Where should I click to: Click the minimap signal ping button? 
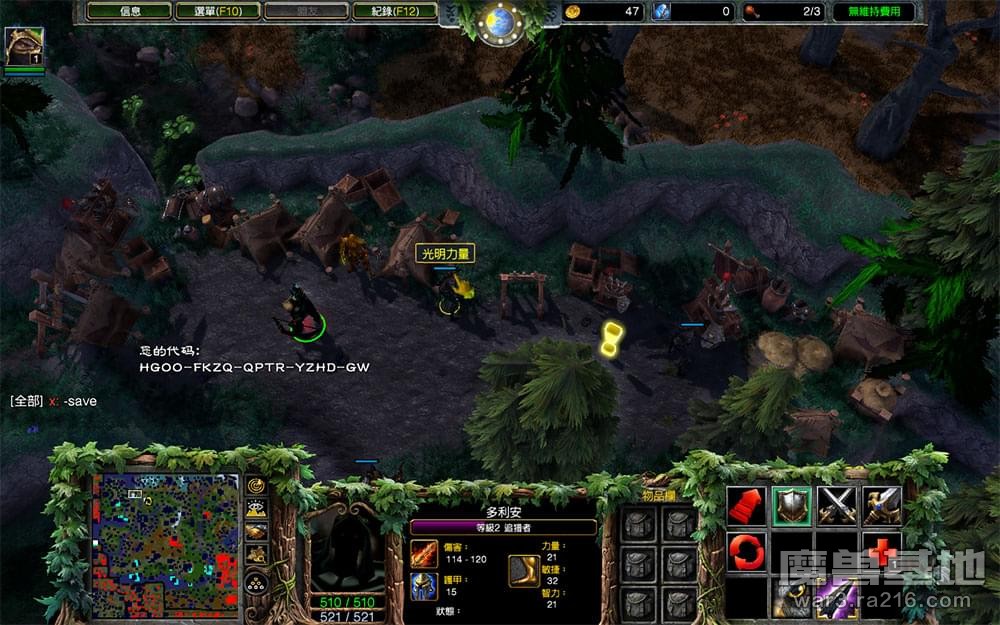click(x=257, y=486)
